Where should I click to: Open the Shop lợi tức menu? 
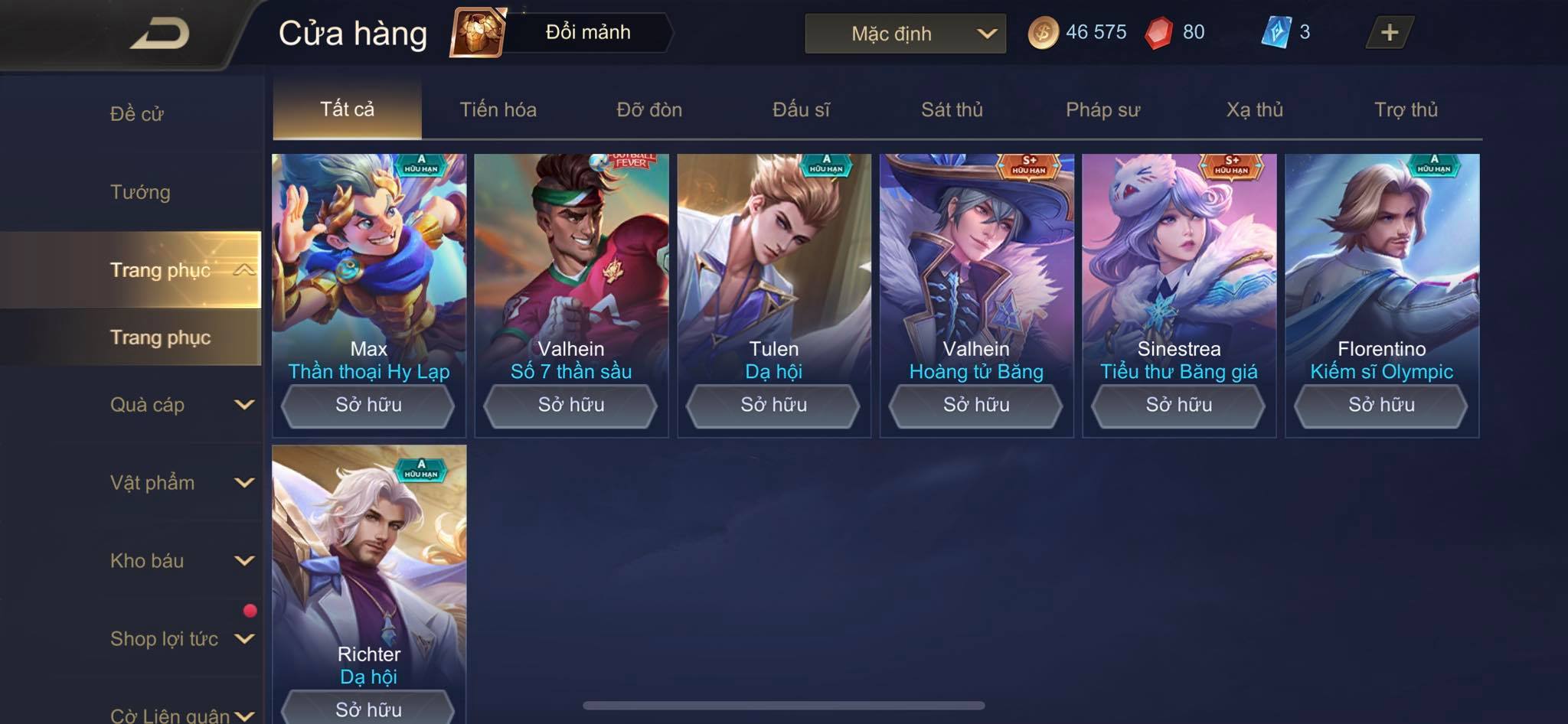(181, 639)
